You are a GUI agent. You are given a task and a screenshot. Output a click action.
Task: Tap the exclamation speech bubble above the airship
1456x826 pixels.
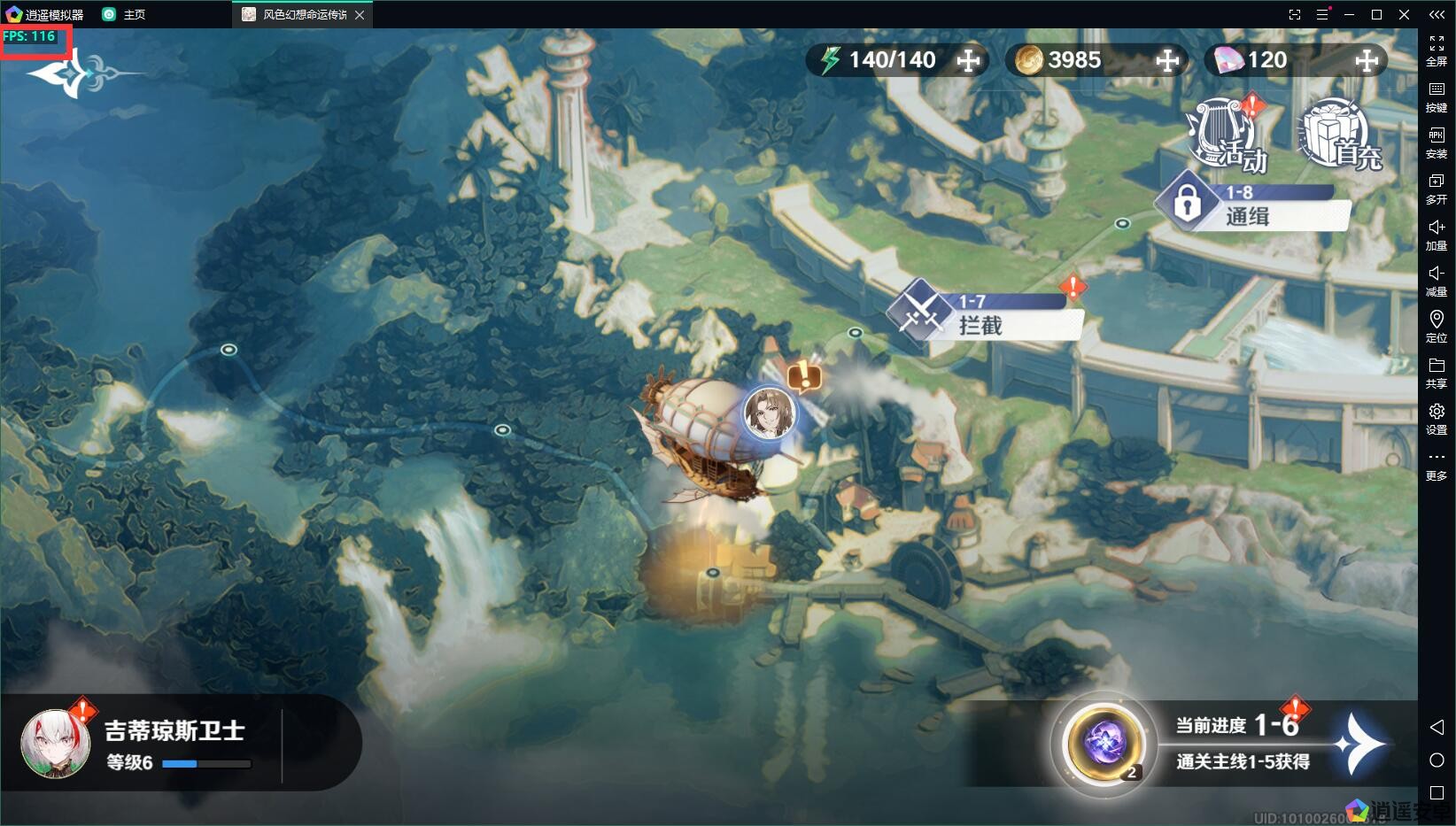pos(804,376)
